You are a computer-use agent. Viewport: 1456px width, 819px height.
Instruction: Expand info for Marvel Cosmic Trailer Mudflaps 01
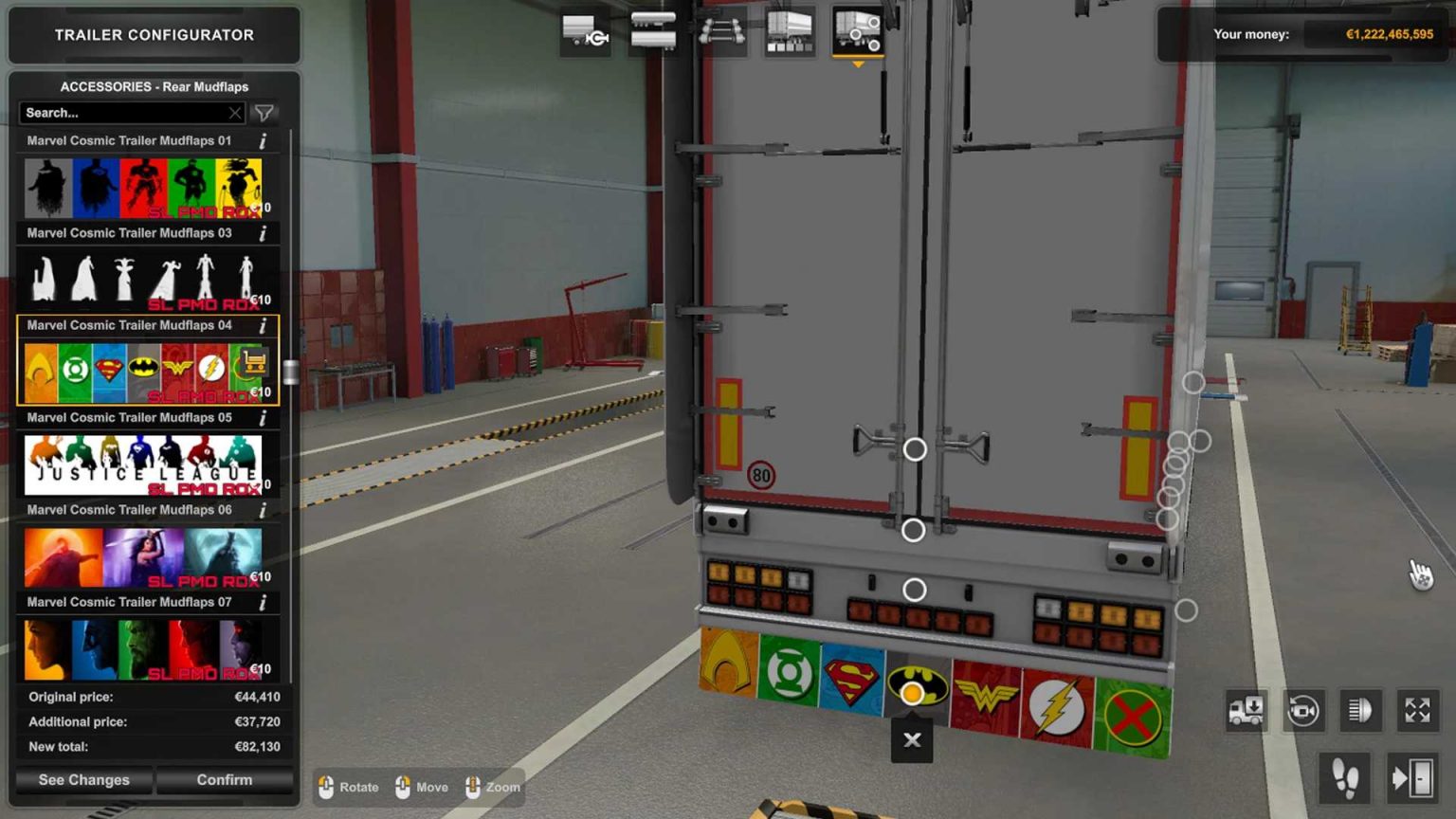point(263,140)
